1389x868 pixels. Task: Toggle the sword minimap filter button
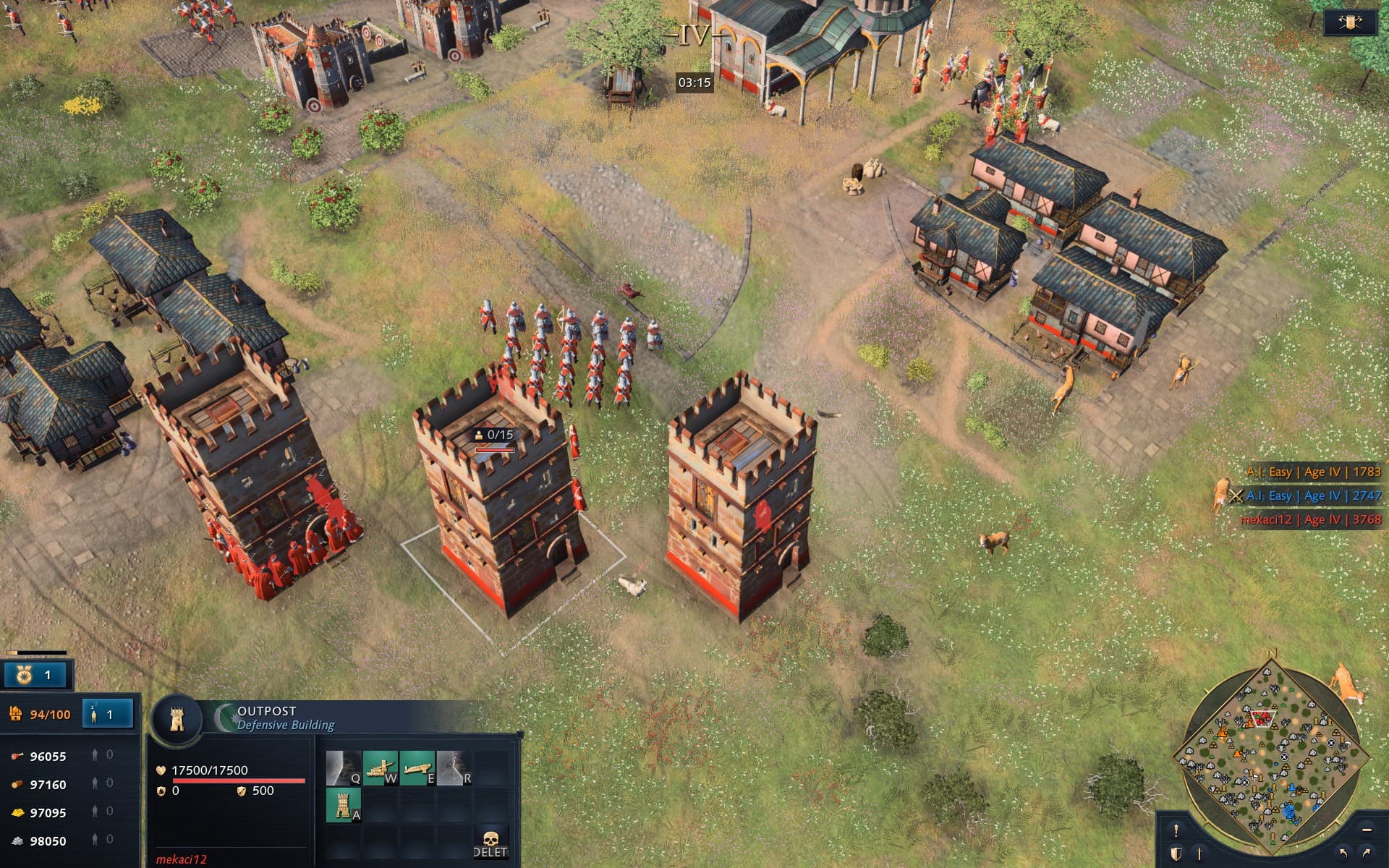pos(1199,854)
